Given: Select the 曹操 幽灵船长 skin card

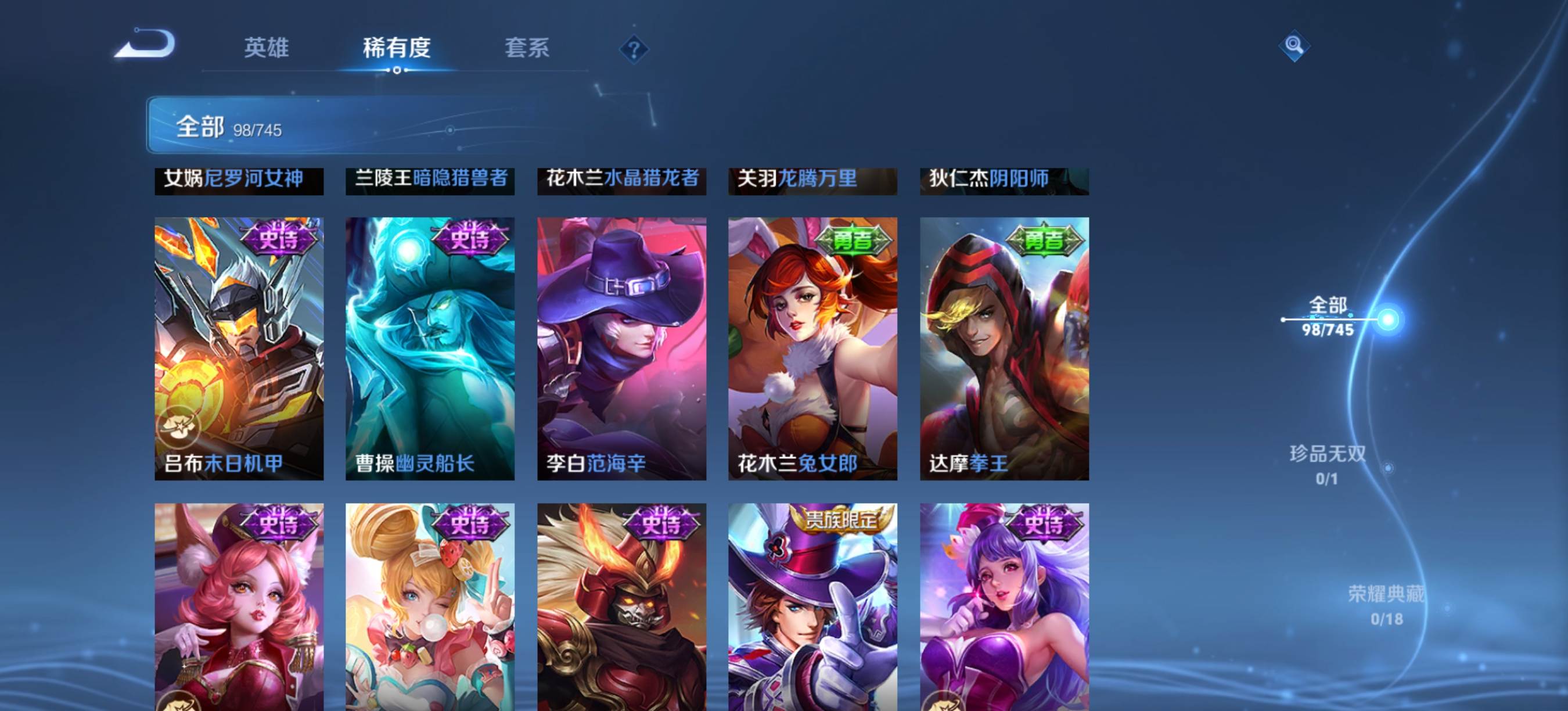Looking at the screenshot, I should tap(430, 348).
